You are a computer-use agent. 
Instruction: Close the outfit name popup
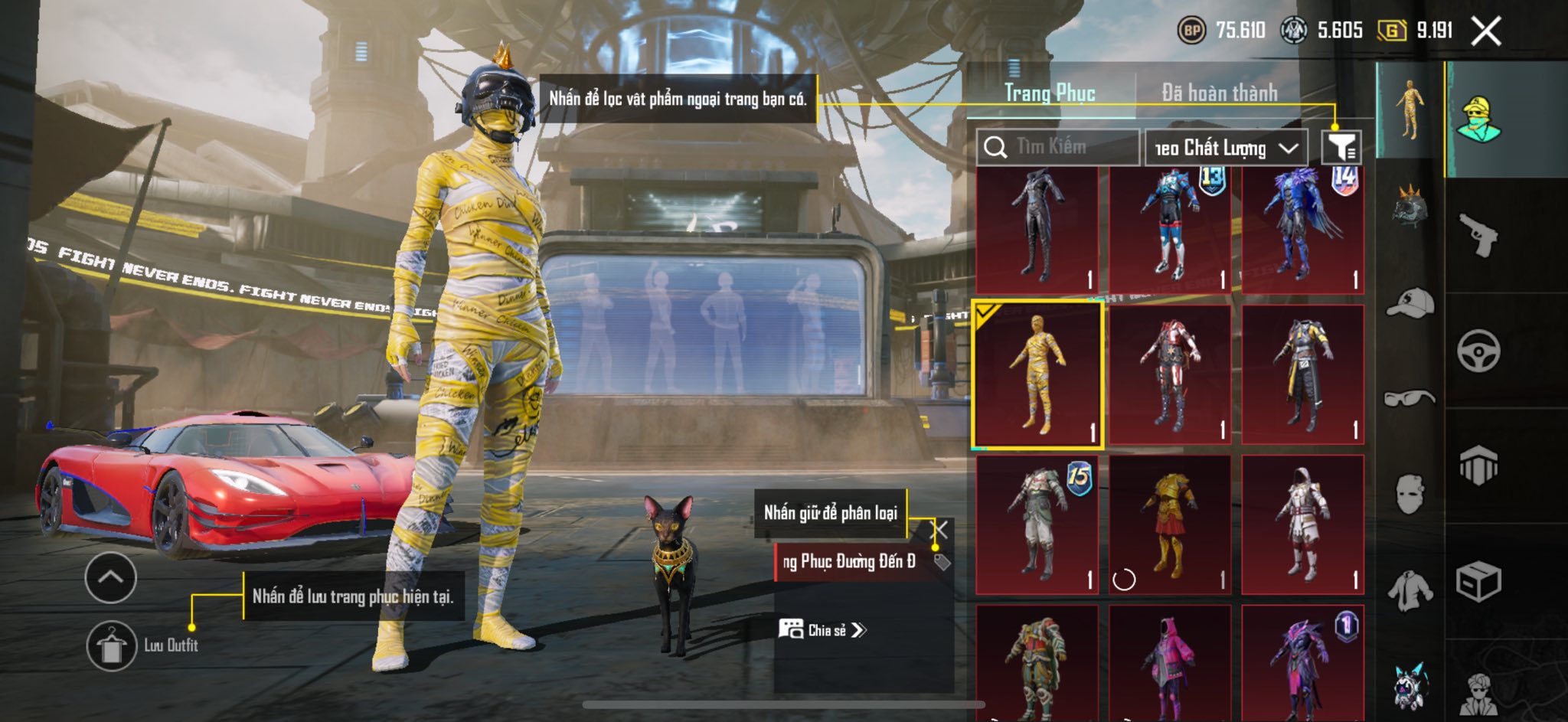[x=940, y=530]
